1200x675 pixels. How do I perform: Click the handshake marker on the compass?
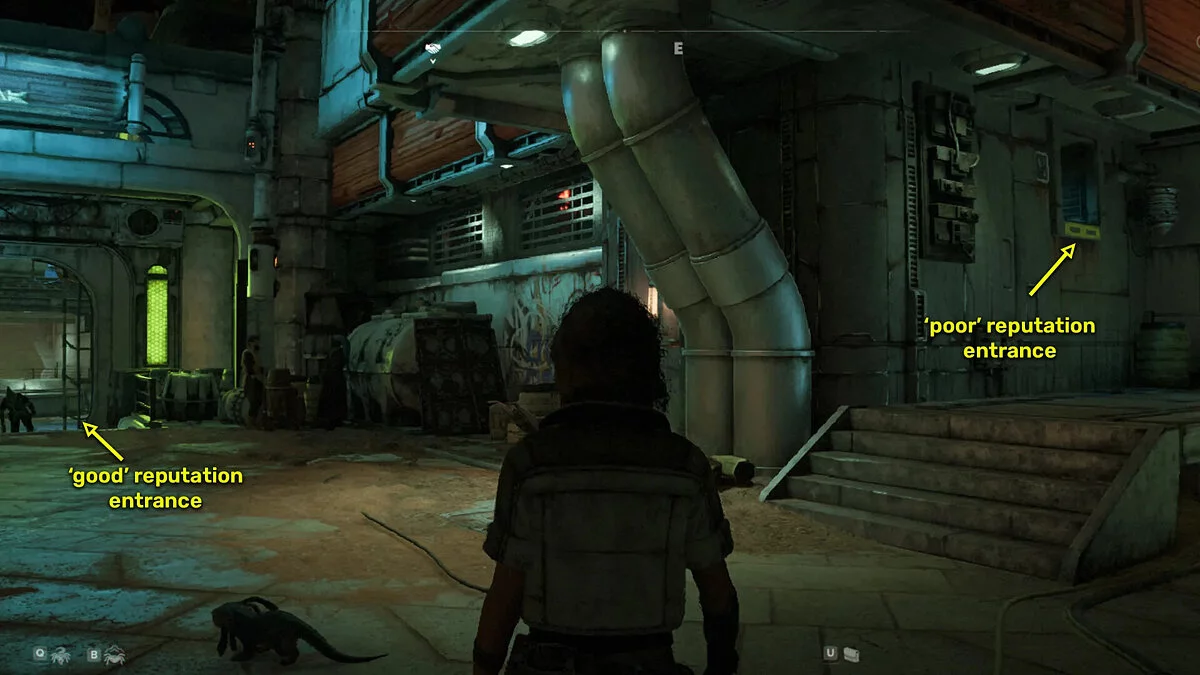pyautogui.click(x=432, y=47)
